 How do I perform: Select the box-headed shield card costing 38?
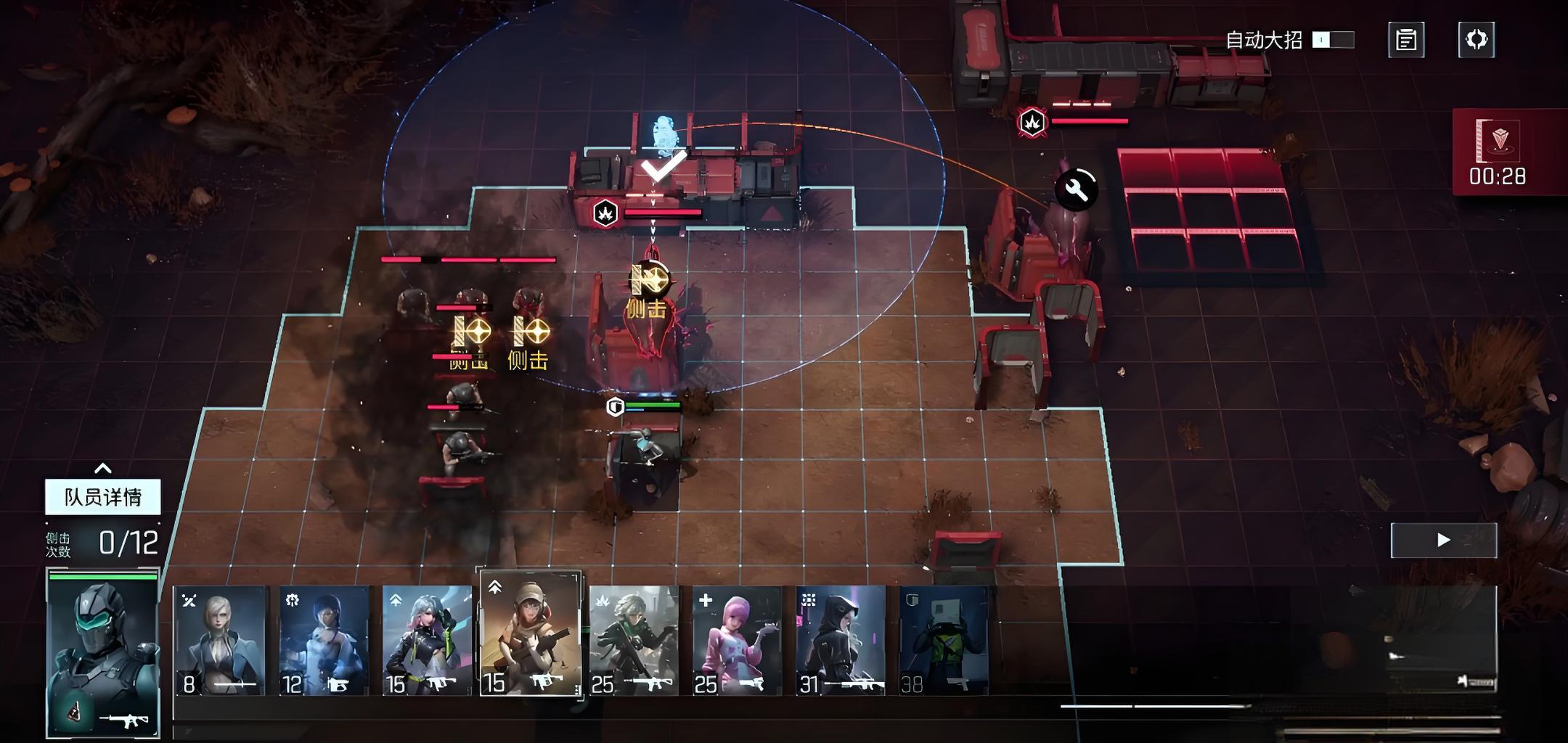tap(944, 641)
